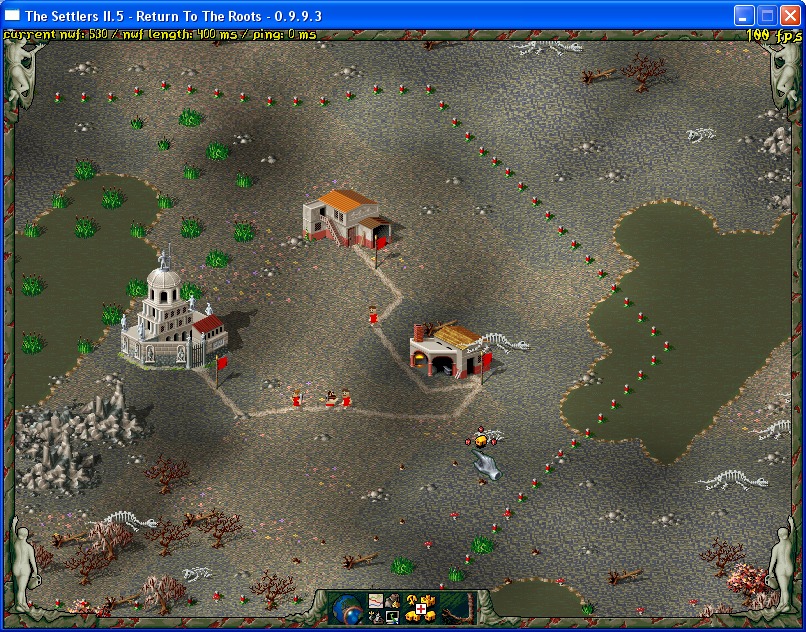Open the main menu four-icon button
Screen dimensions: 806x632
(x=384, y=607)
